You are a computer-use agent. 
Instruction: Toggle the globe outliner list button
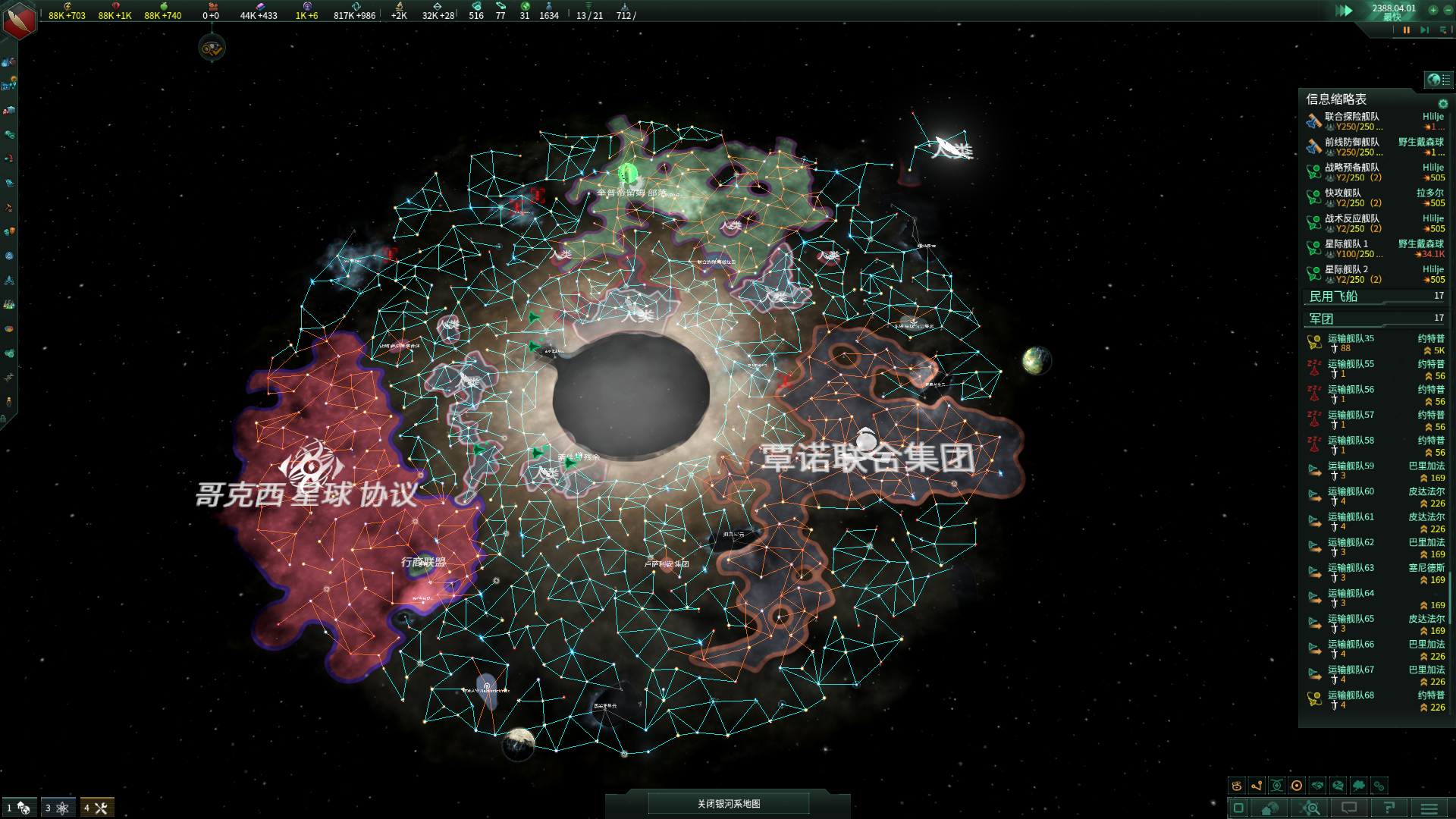click(1439, 80)
